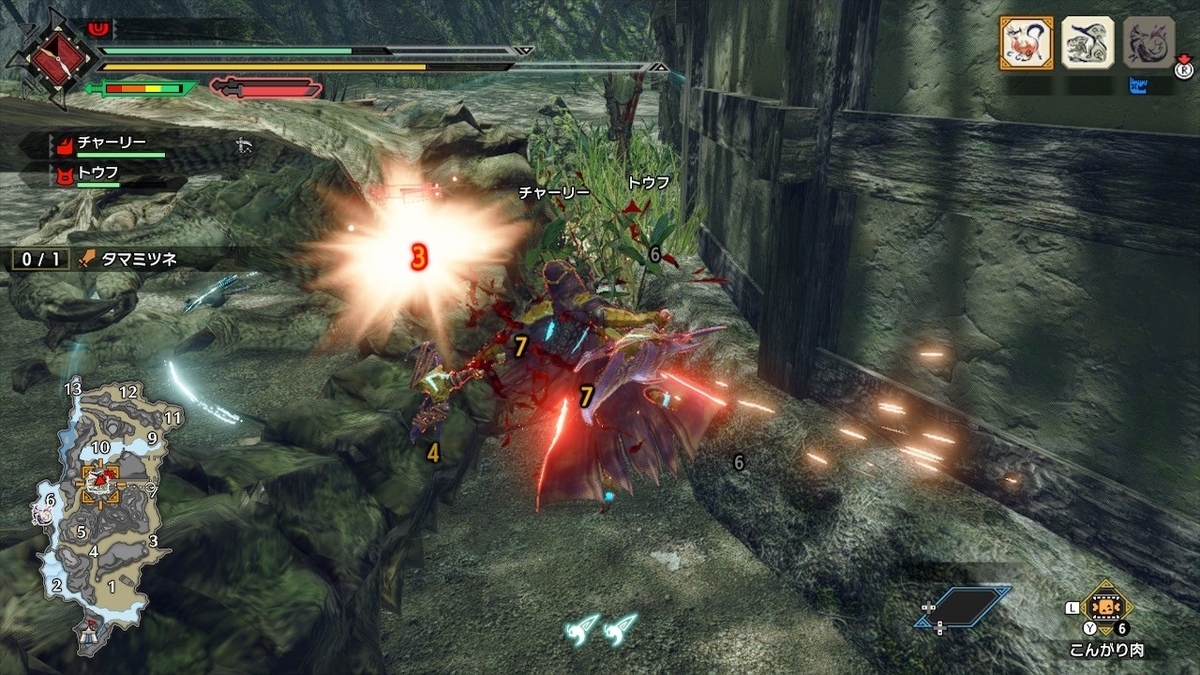Click area 12 on the minimap
Image resolution: width=1200 pixels, height=675 pixels.
click(x=127, y=392)
